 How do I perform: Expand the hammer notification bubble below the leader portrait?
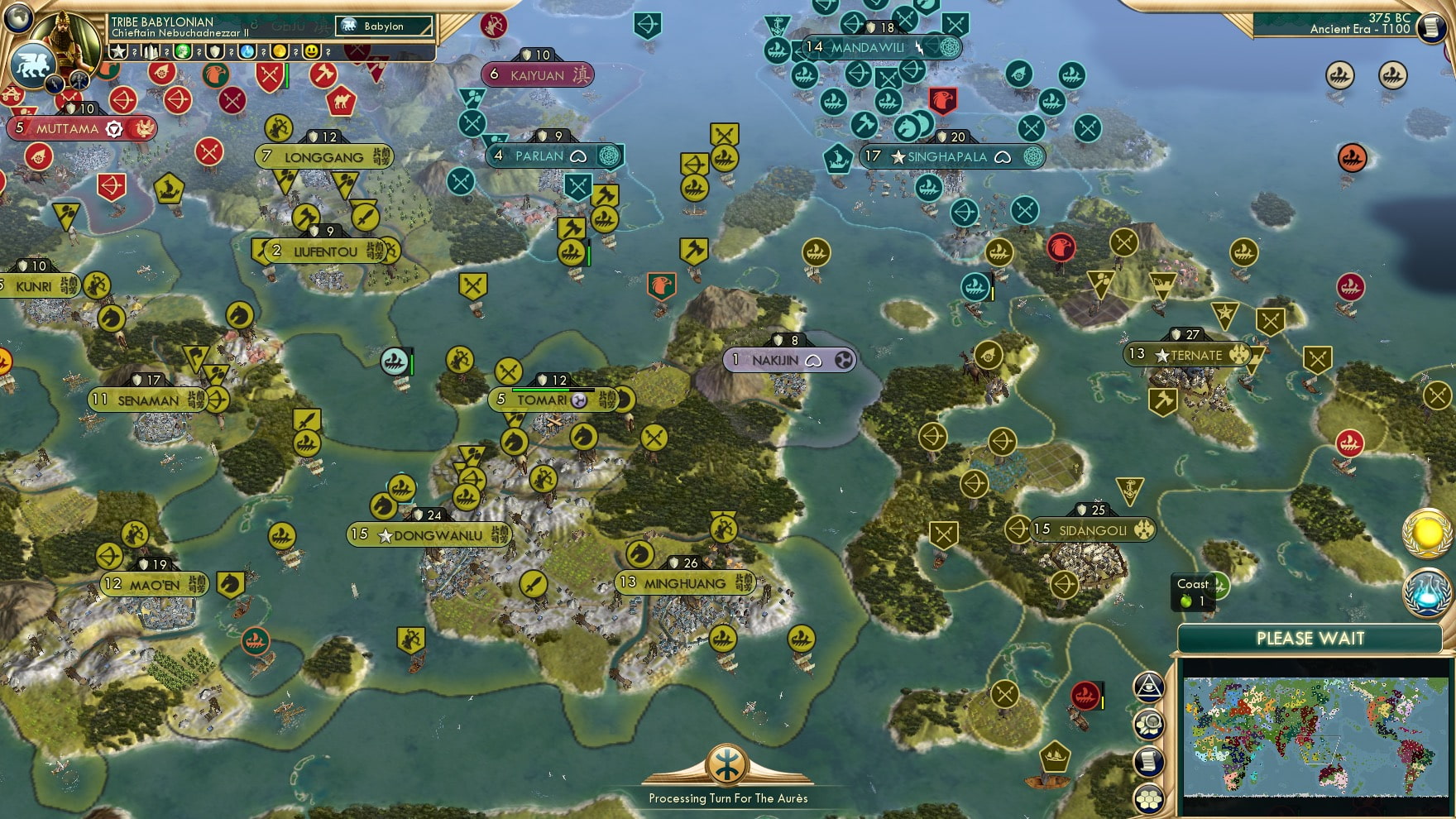[79, 81]
